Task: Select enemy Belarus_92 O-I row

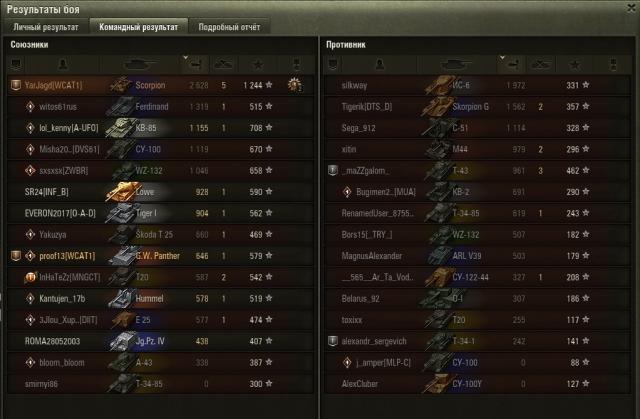Action: click(x=470, y=298)
